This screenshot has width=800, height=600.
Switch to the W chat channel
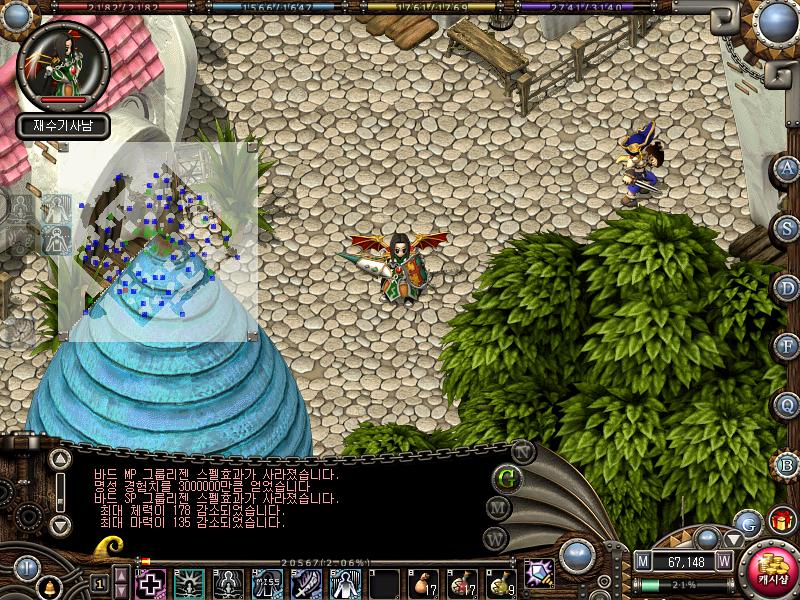click(496, 538)
